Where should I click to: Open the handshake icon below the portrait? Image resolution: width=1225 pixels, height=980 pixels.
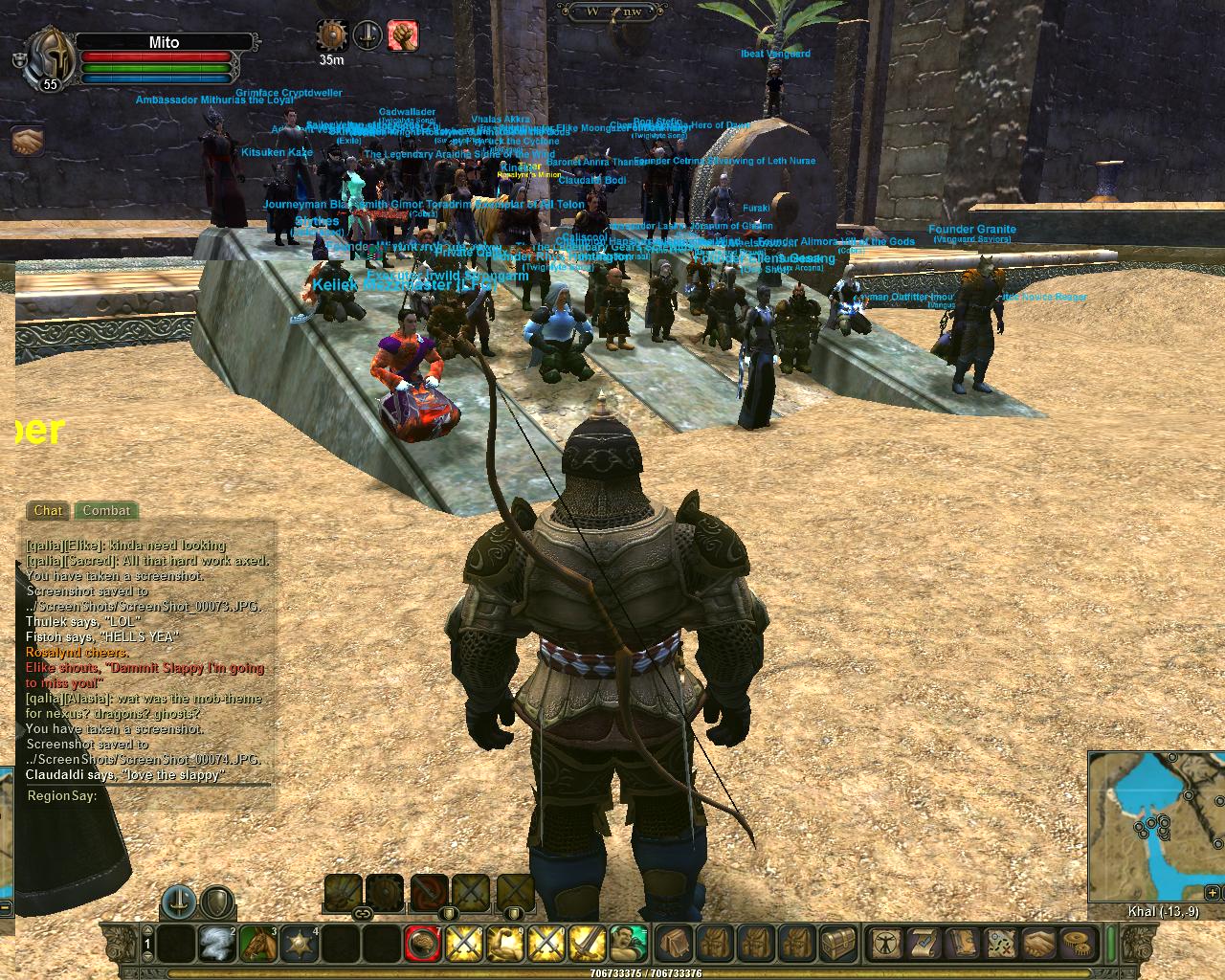click(x=28, y=142)
